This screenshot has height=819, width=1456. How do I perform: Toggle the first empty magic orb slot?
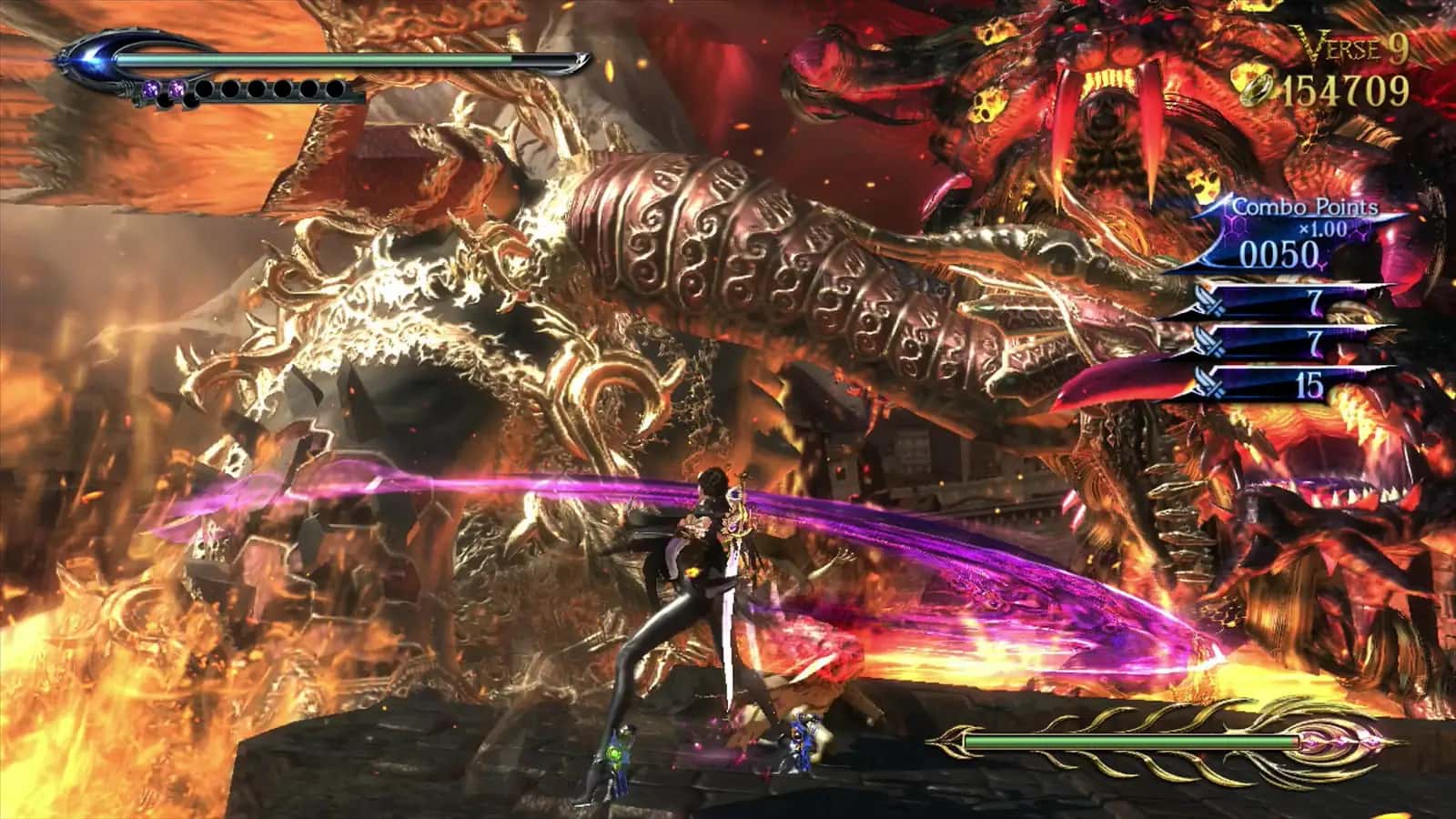205,87
